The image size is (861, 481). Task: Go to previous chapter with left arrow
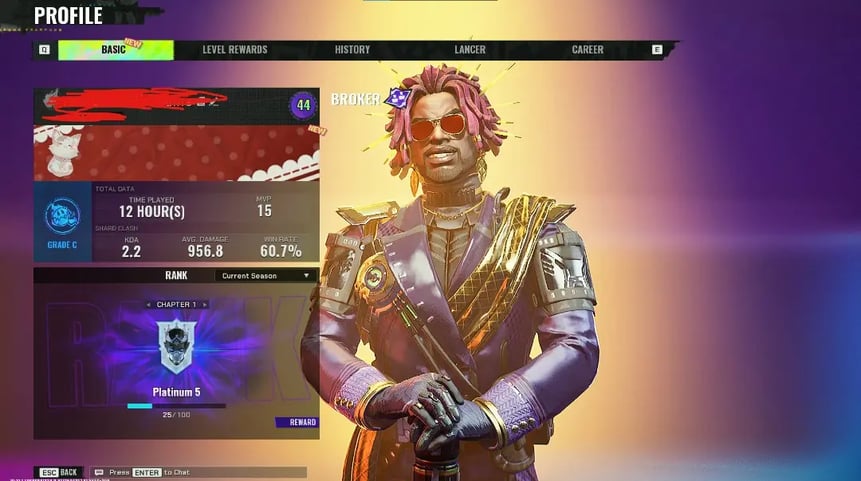click(x=148, y=304)
